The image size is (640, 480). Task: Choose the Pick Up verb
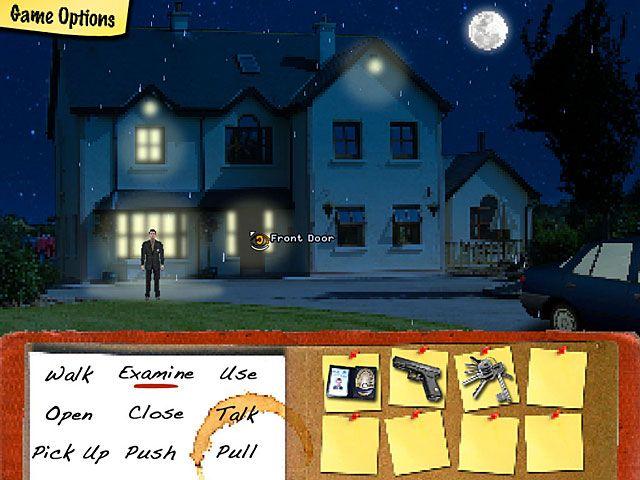(70, 453)
